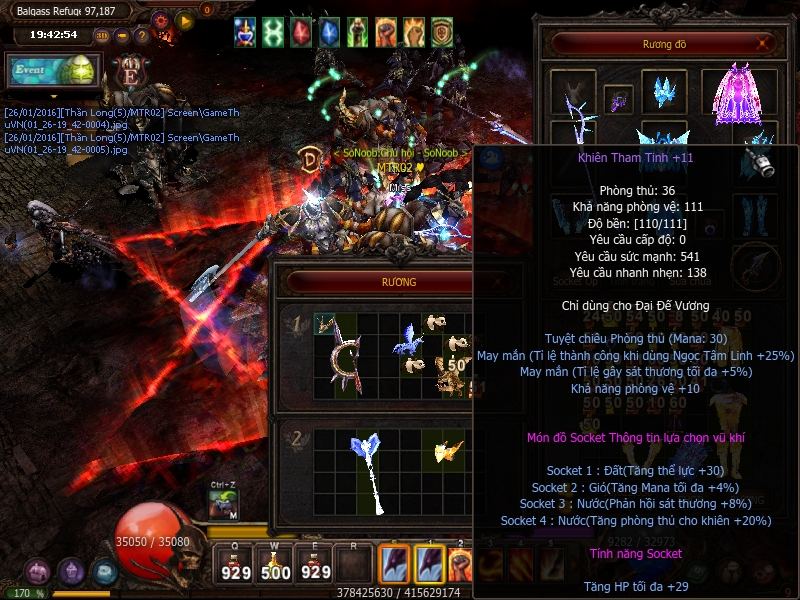Click the red E emblem icon
Viewport: 800px width, 600px height.
131,74
